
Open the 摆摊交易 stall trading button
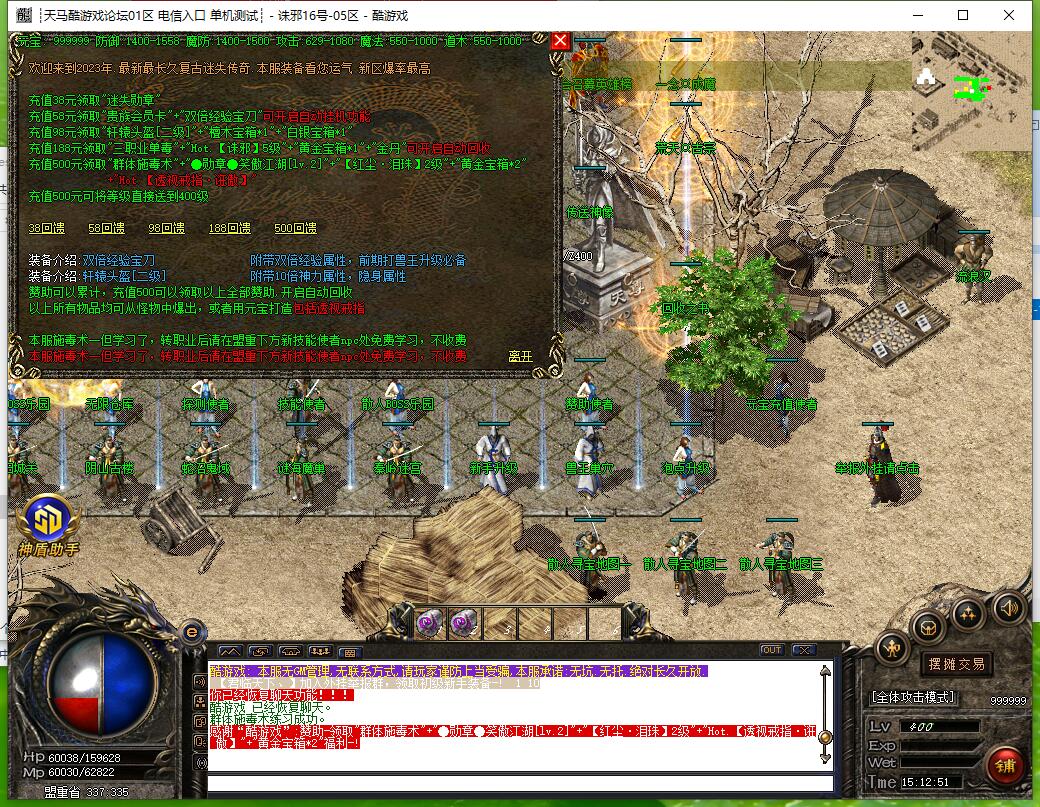956,663
